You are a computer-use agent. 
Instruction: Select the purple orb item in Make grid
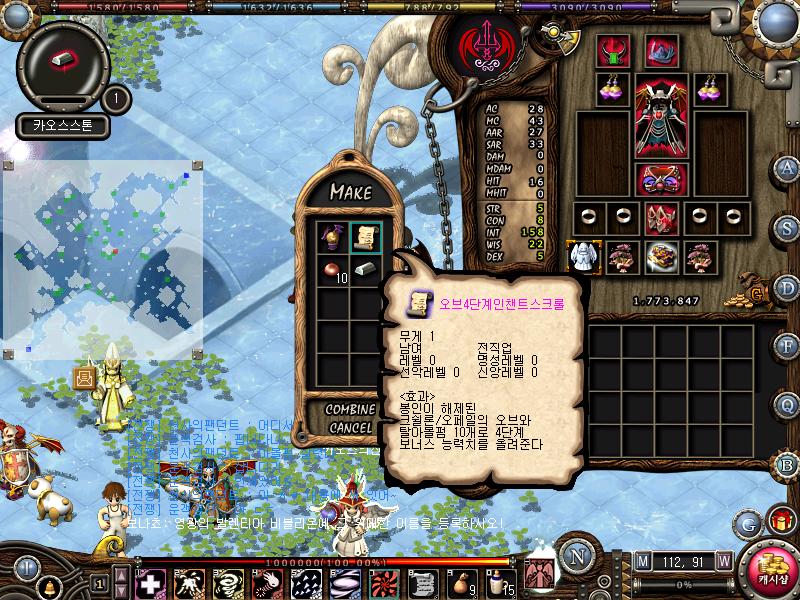click(x=331, y=238)
